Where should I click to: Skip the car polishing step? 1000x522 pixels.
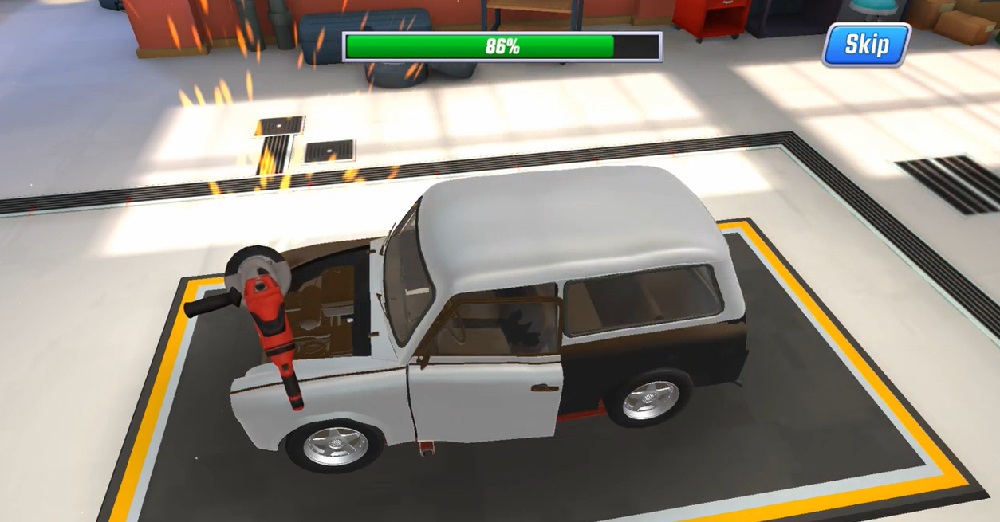tap(866, 45)
